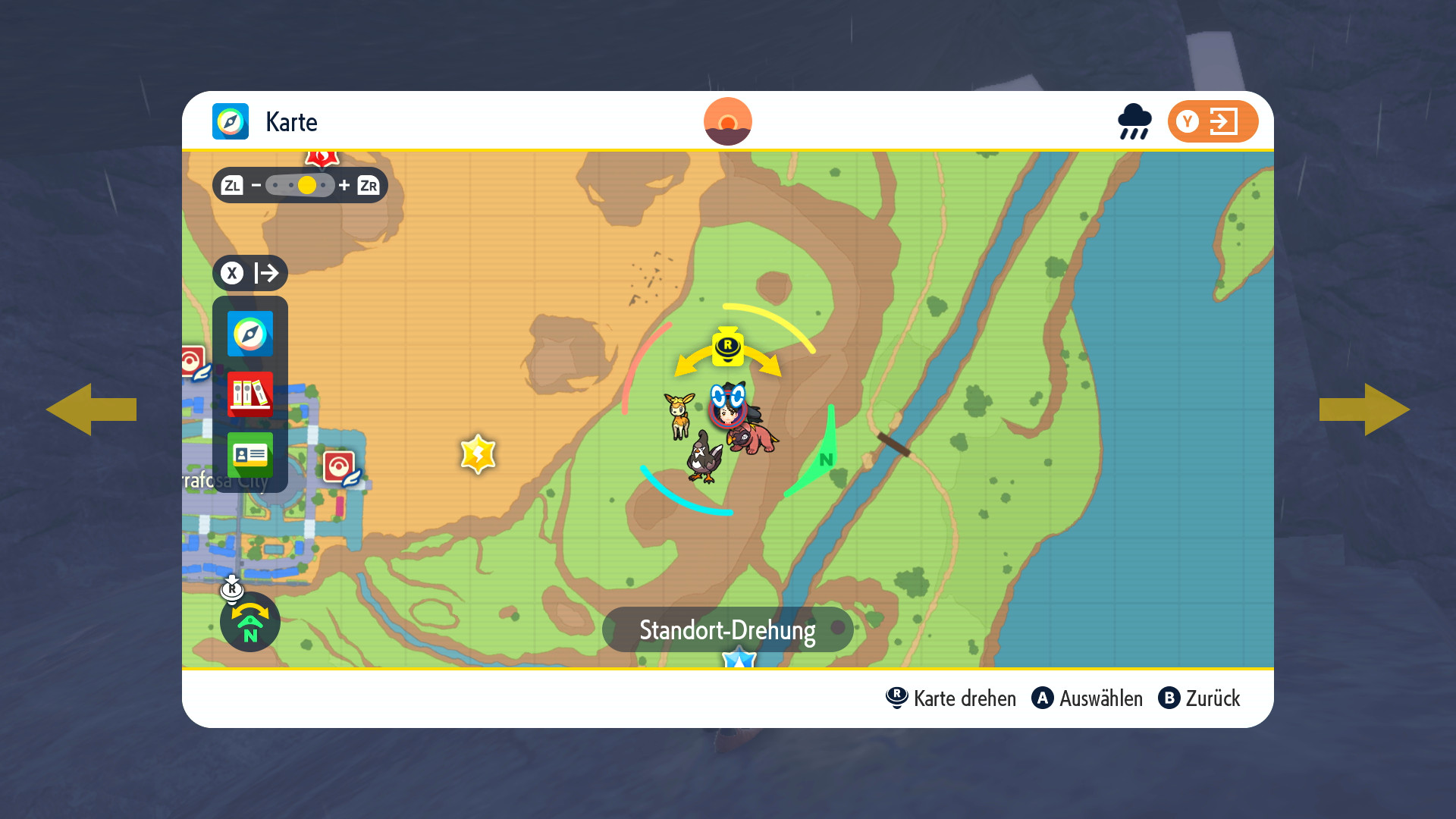Select the red marker at map top
Image resolution: width=1456 pixels, height=819 pixels.
tap(322, 158)
